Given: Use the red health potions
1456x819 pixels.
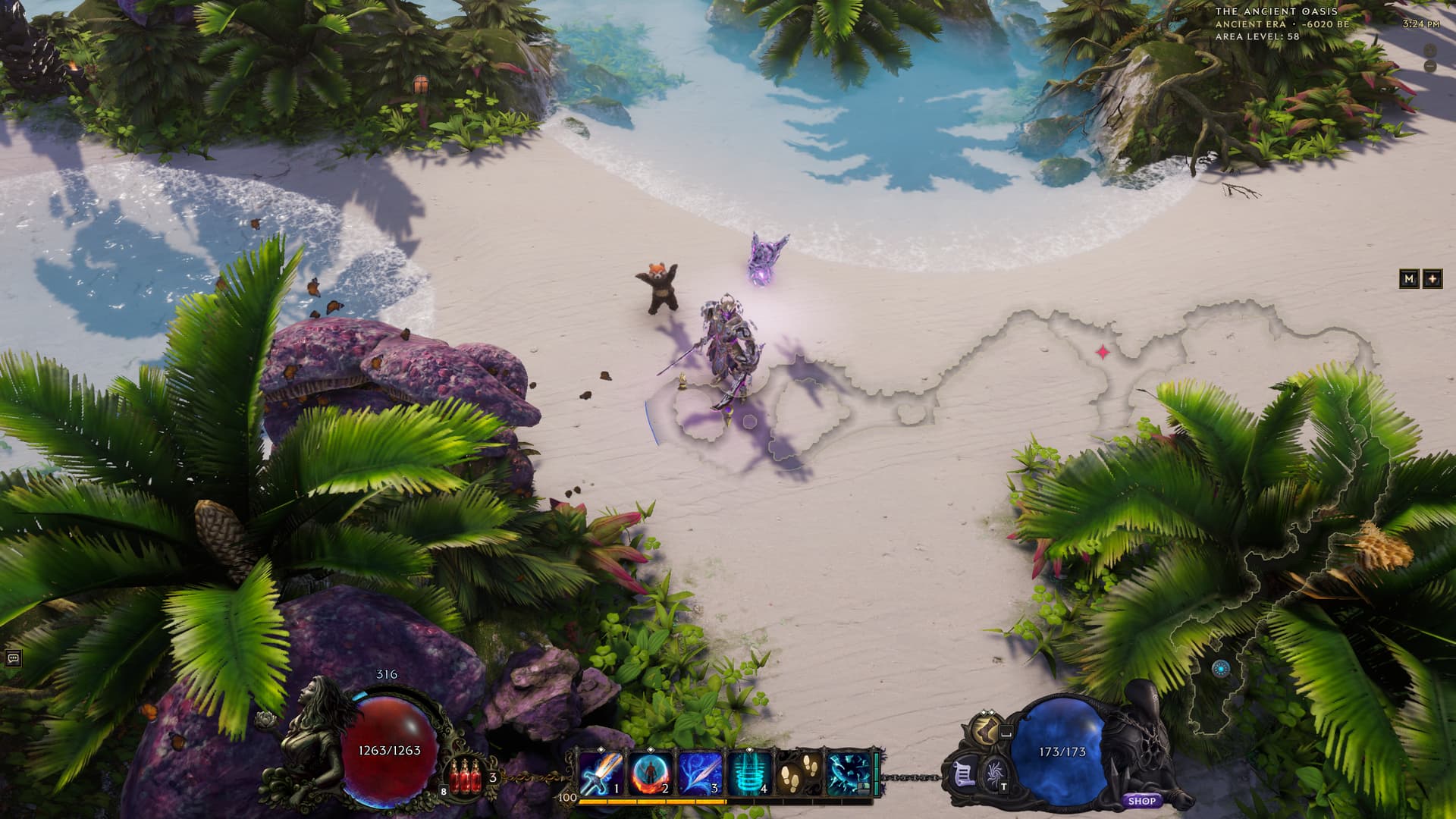Looking at the screenshot, I should point(466,778).
